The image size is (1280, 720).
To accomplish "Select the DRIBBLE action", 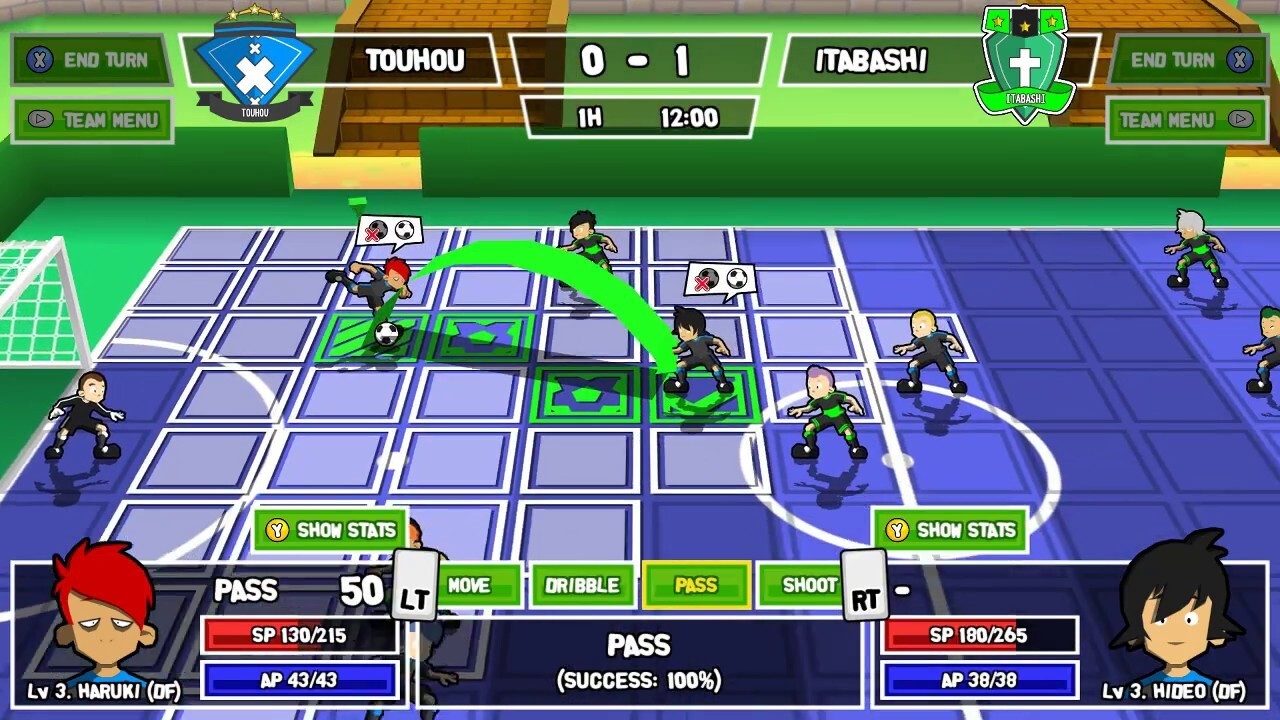I will 585,586.
